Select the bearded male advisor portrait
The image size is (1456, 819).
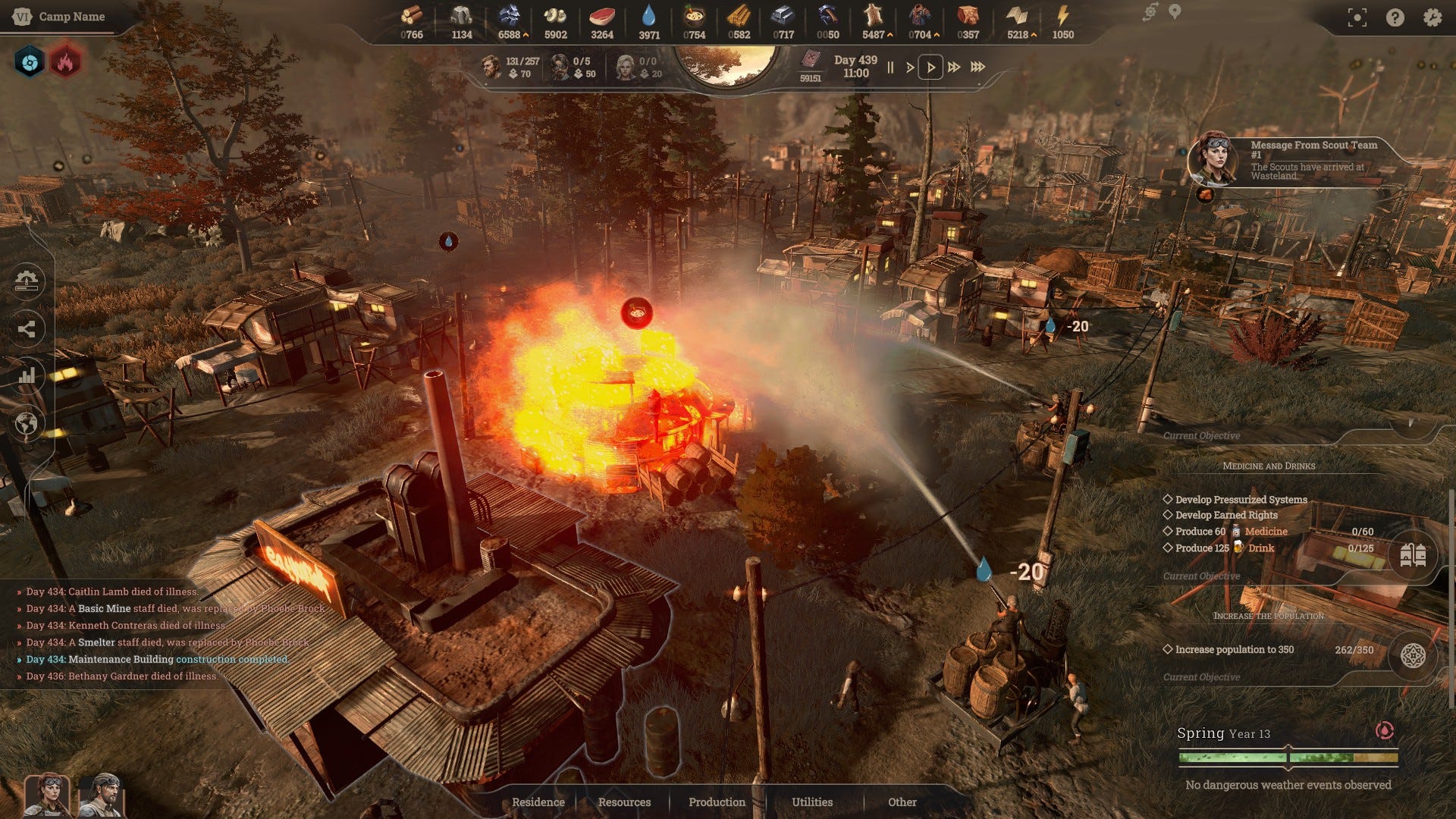point(102,795)
